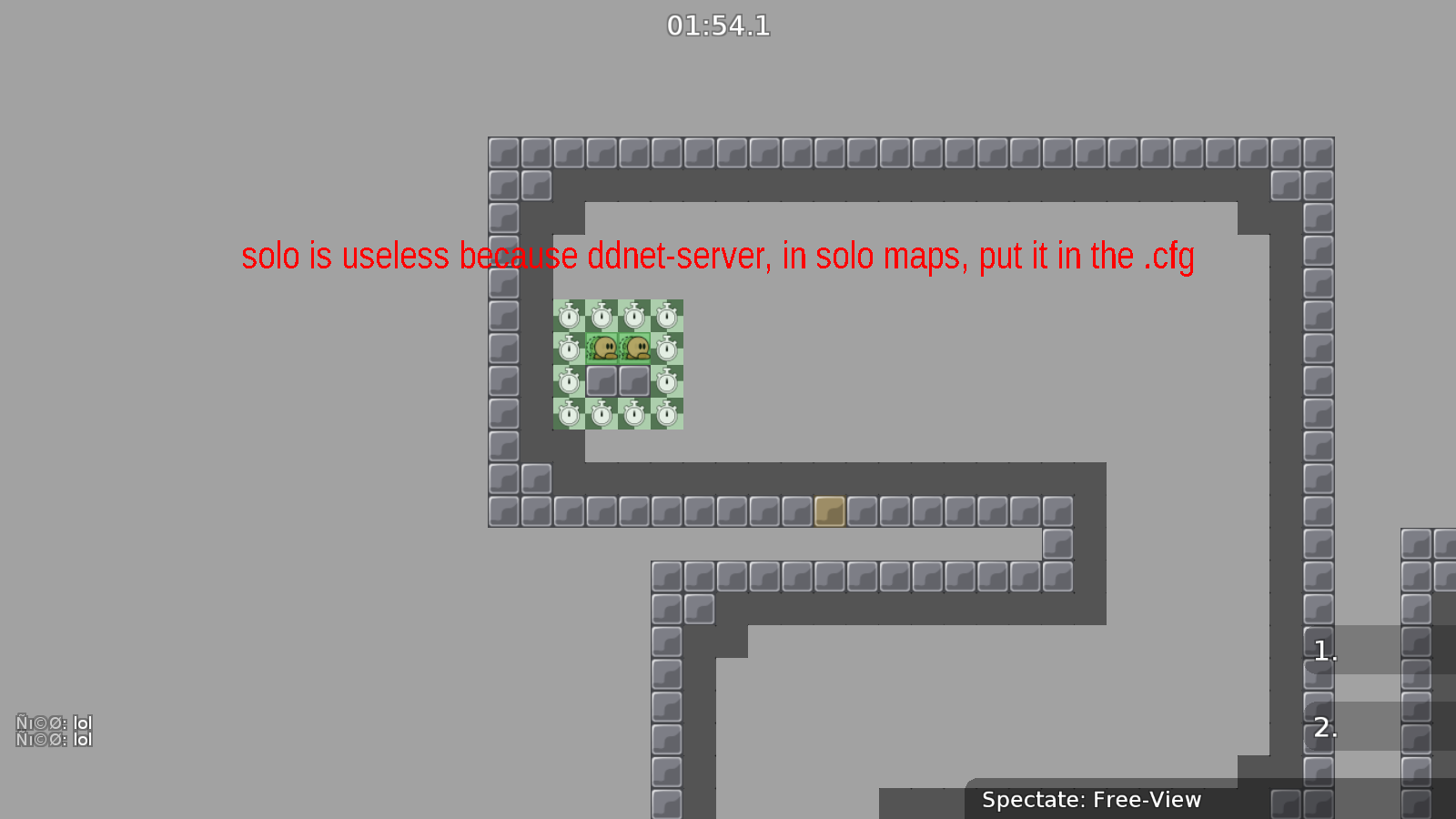Click the stopwatch below the left-side stopwatch

click(568, 382)
